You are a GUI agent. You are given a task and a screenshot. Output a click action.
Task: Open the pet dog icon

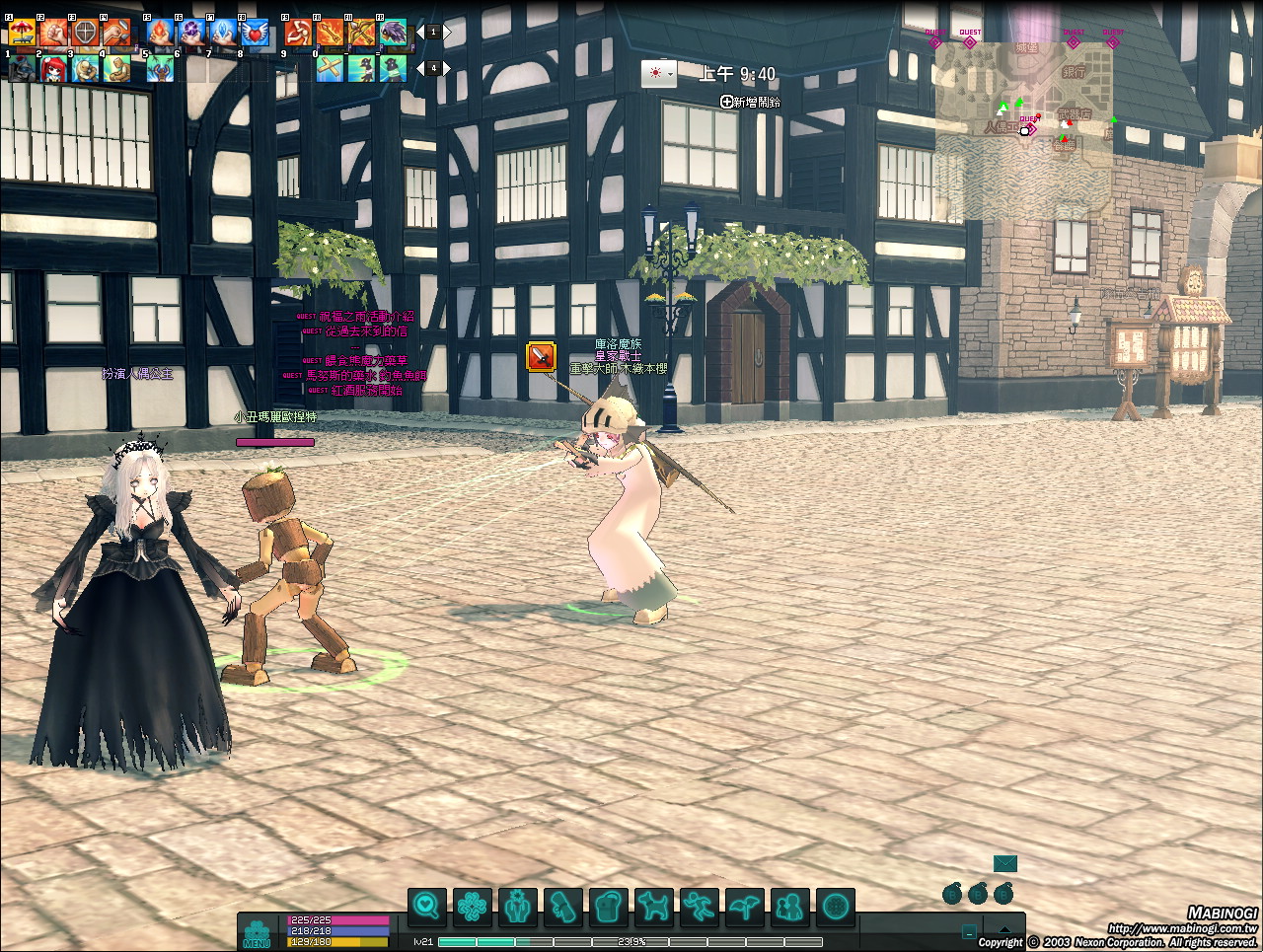coord(654,905)
